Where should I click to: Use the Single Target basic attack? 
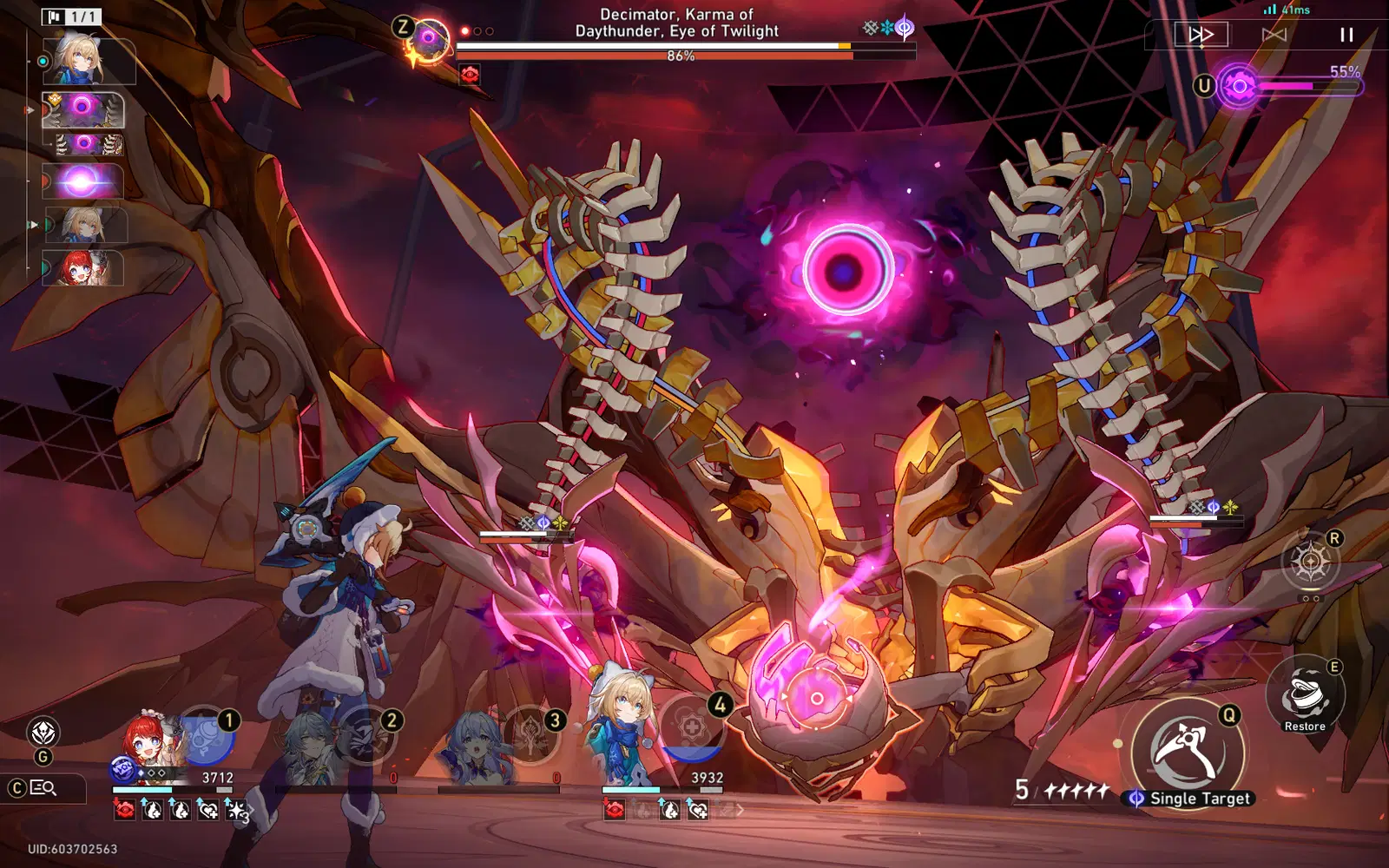[x=1188, y=751]
